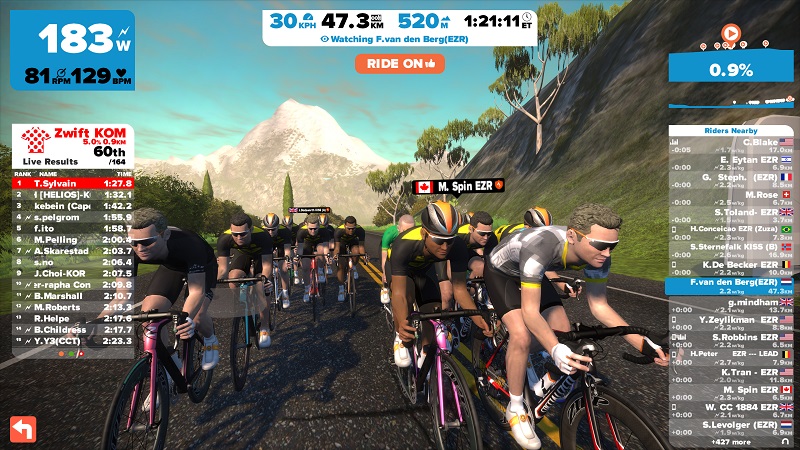The height and width of the screenshot is (450, 800).
Task: Click the orange back arrow button
Action: tap(22, 428)
